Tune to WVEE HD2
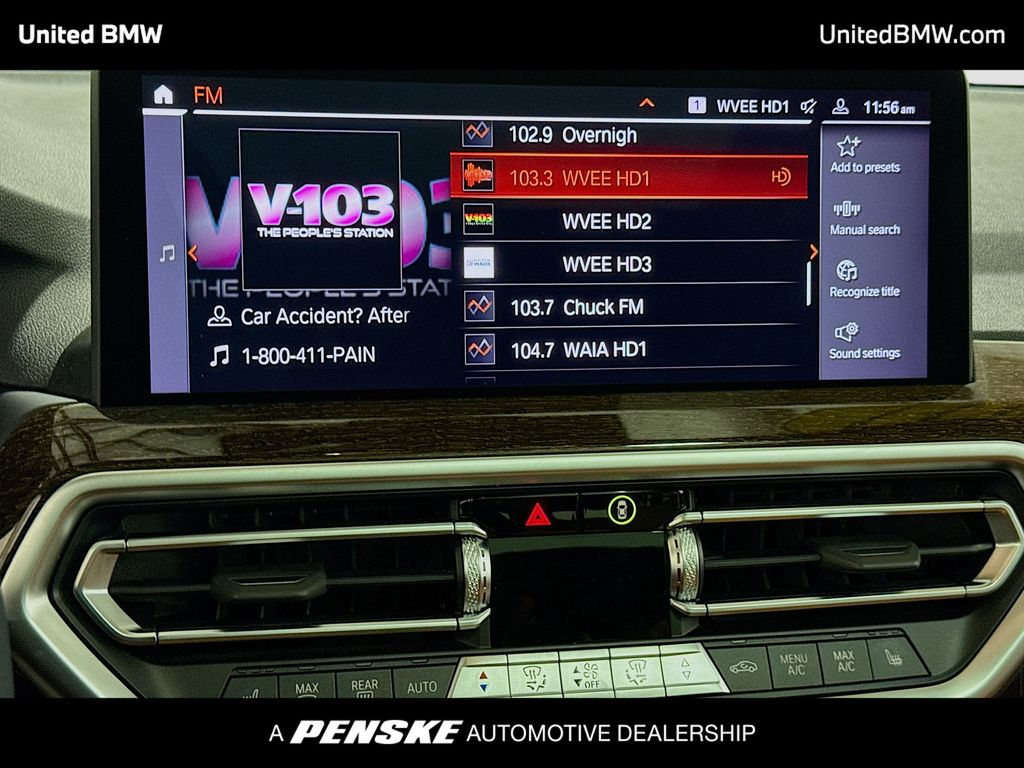 tap(630, 221)
